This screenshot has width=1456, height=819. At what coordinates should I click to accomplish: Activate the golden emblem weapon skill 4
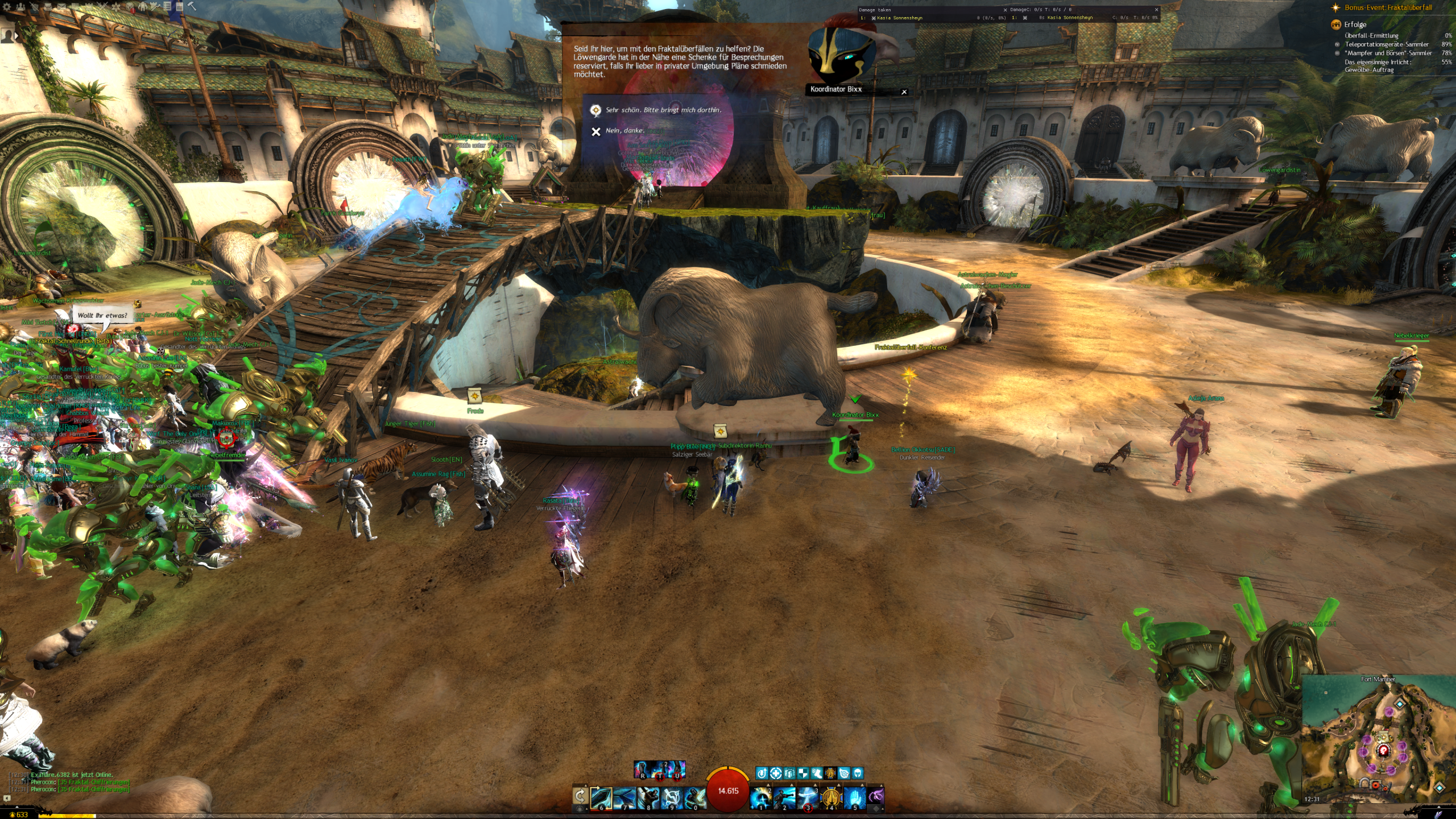[x=831, y=798]
